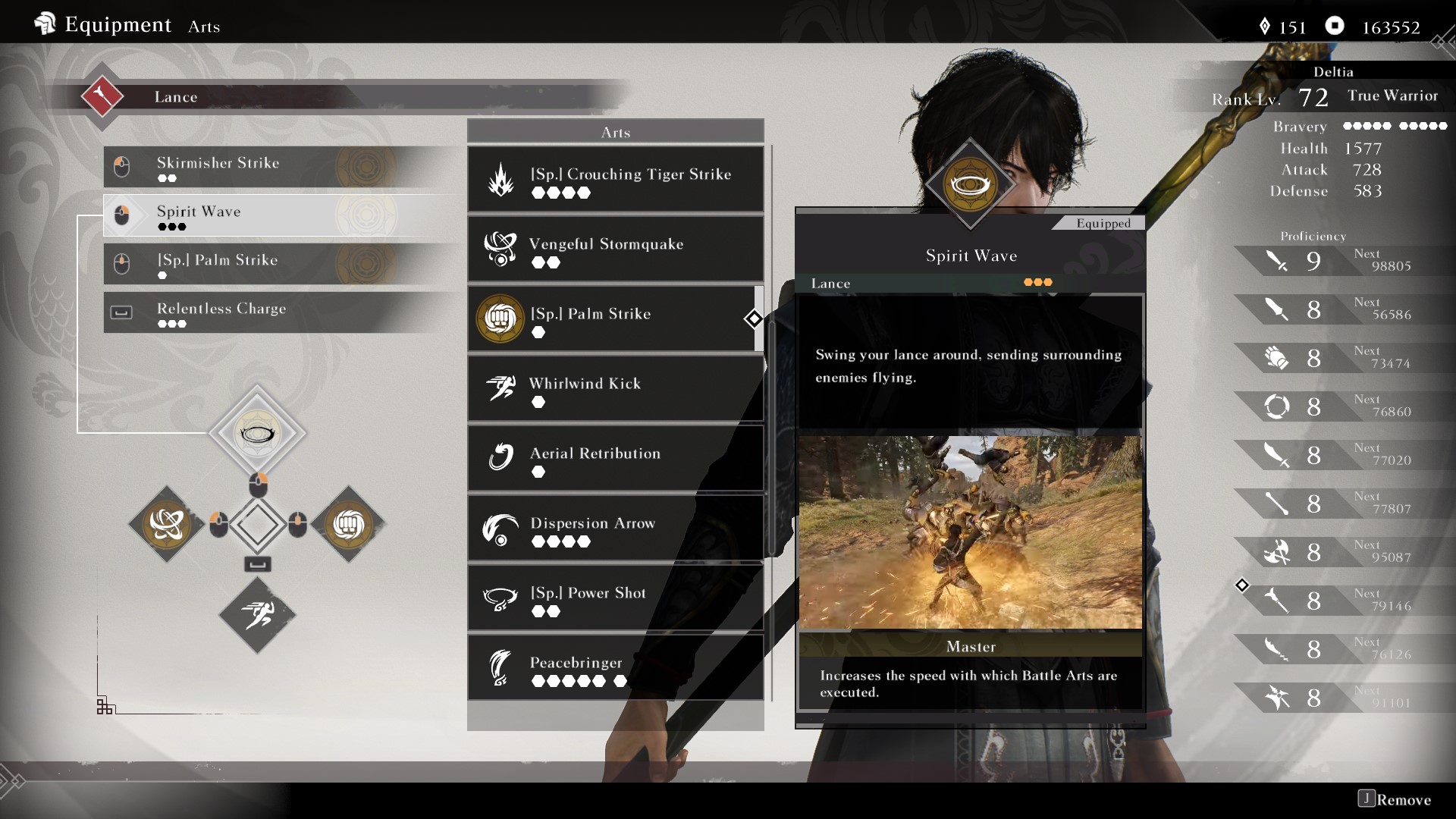Click the top diamond Spirit Wave slot
This screenshot has height=819, width=1456.
[257, 433]
